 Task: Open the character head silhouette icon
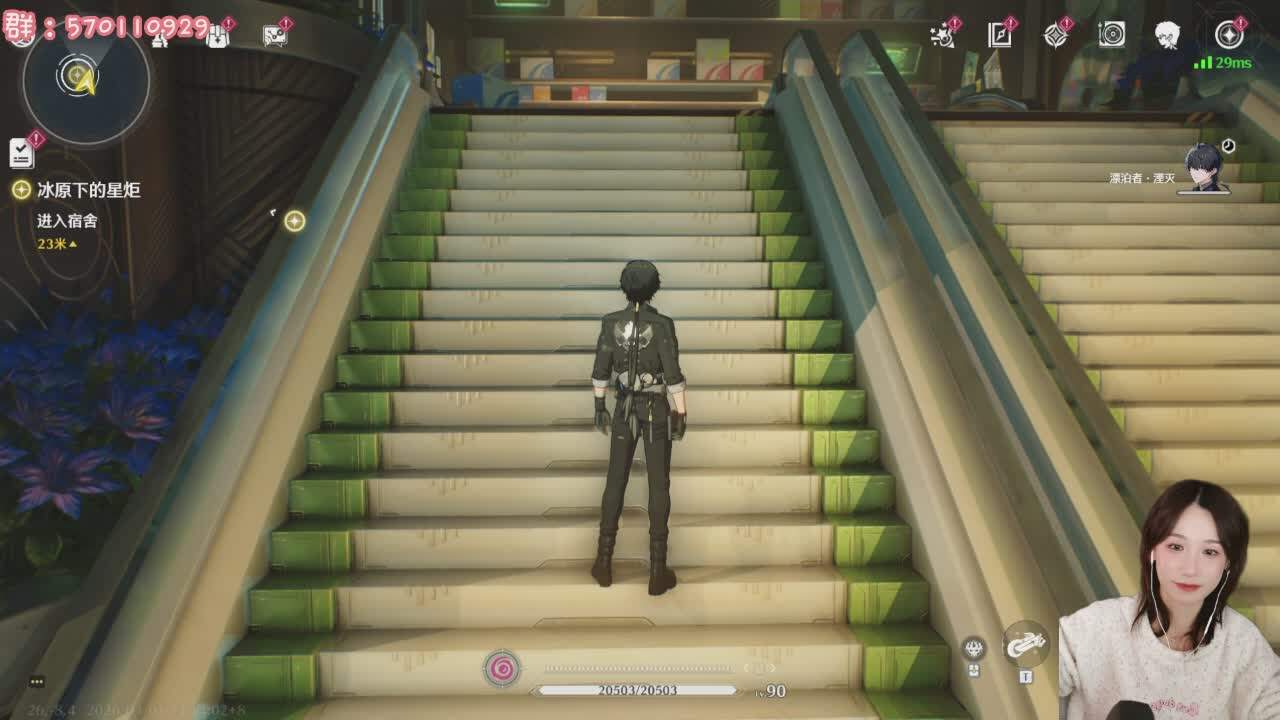pyautogui.click(x=1167, y=36)
